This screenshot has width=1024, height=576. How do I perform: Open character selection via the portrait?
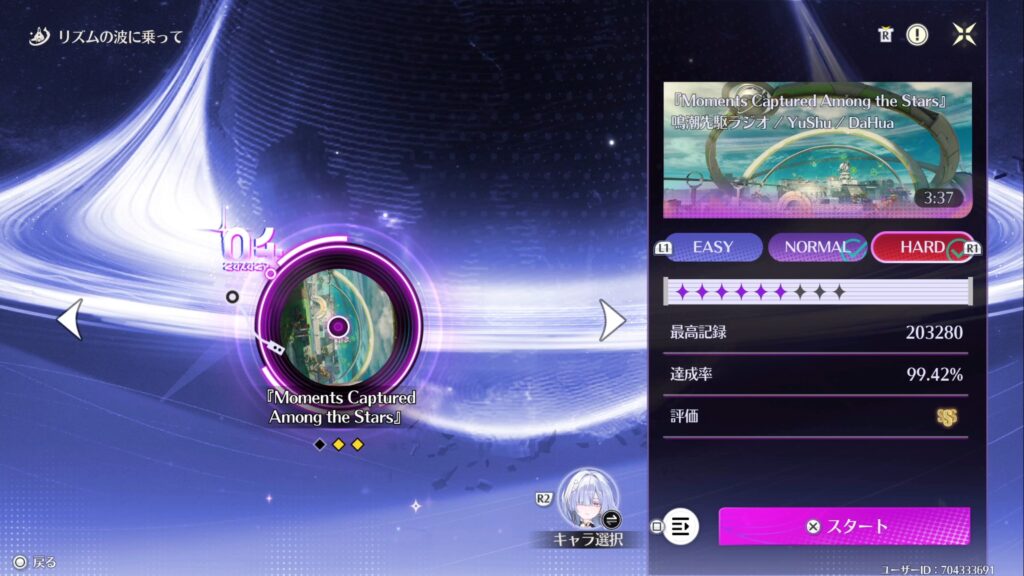(x=589, y=499)
